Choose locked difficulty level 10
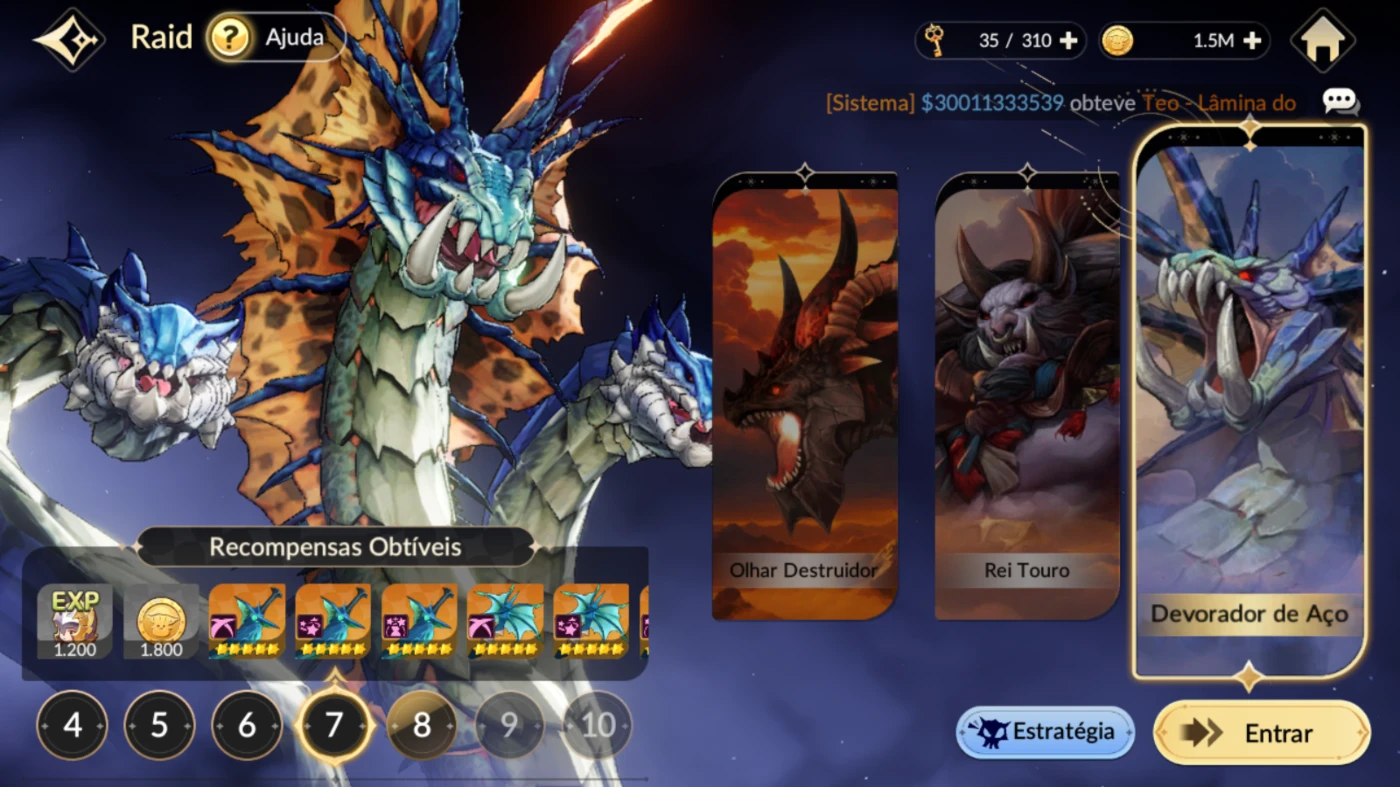This screenshot has width=1400, height=787. (597, 725)
